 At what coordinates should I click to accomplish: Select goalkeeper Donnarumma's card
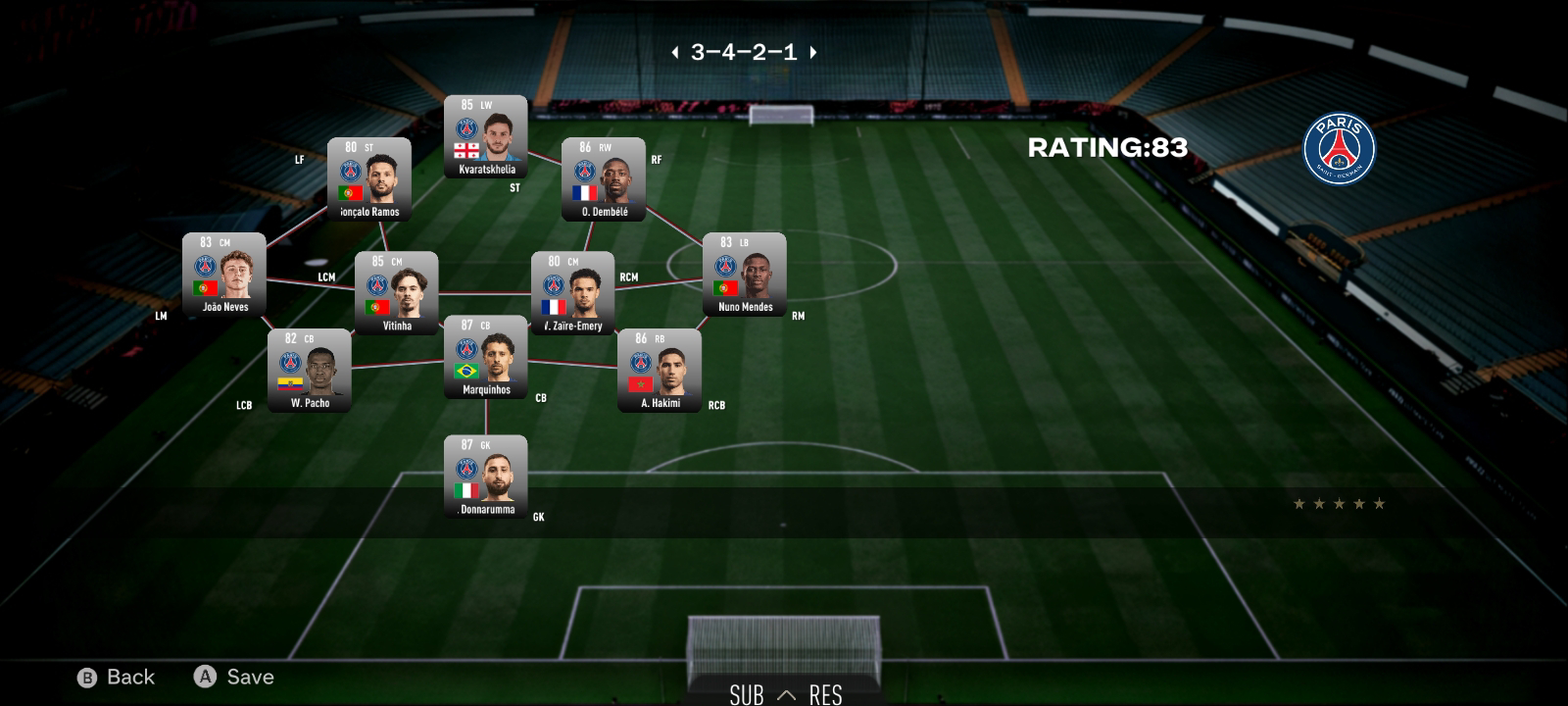click(486, 477)
